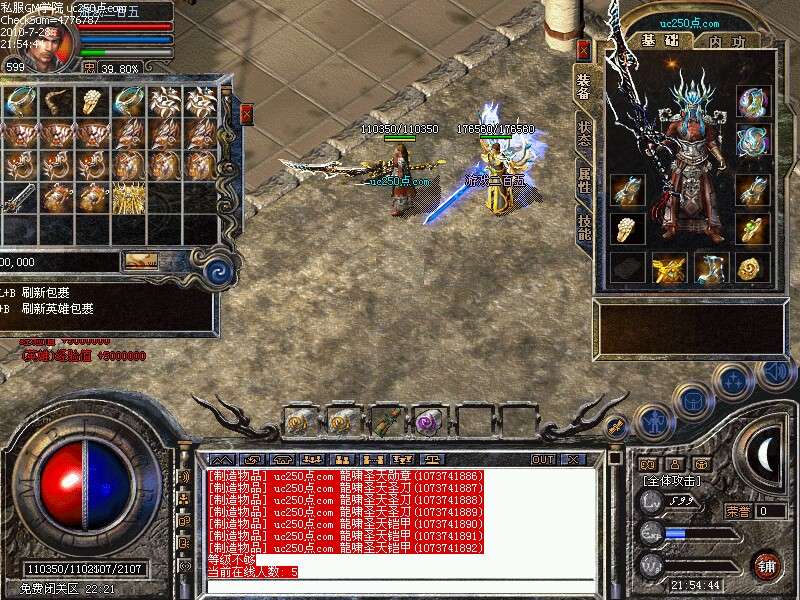This screenshot has height=600, width=800.
Task: Select the sword item in the bag
Action: pyautogui.click(x=19, y=196)
